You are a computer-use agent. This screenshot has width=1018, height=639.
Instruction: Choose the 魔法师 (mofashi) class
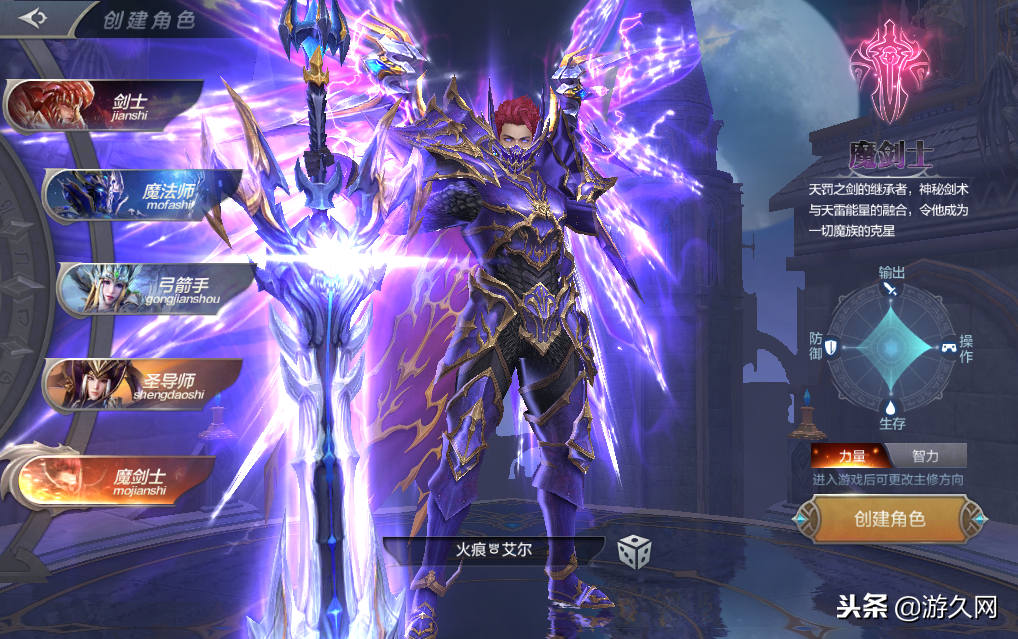coord(145,193)
